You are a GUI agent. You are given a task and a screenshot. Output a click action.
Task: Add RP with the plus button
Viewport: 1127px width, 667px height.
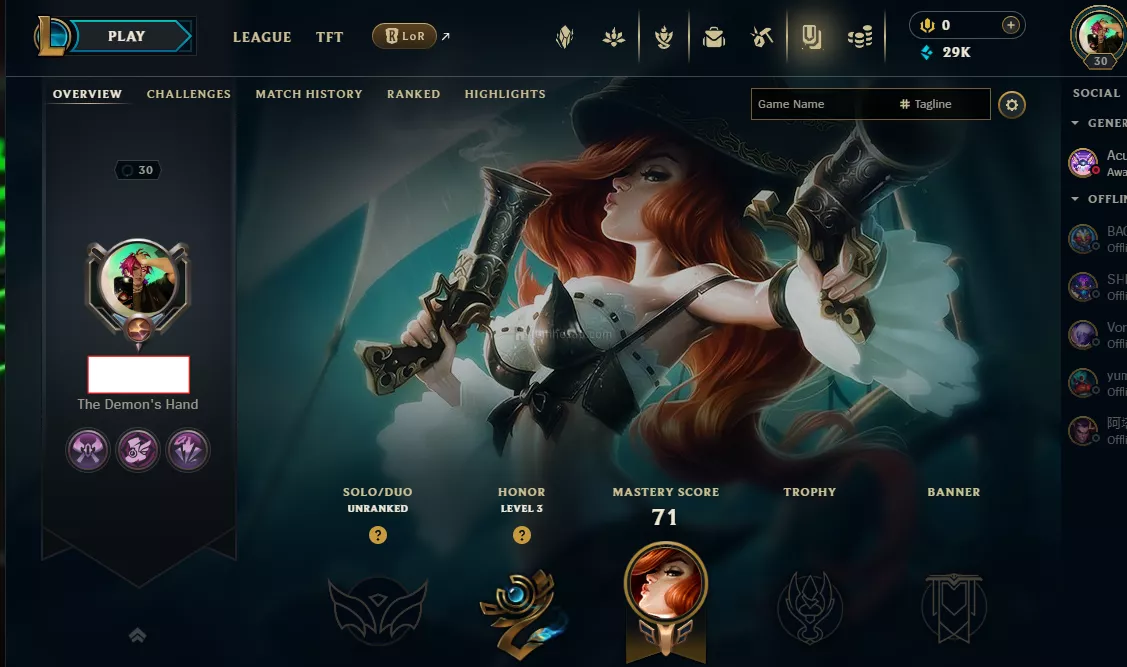coord(1011,25)
